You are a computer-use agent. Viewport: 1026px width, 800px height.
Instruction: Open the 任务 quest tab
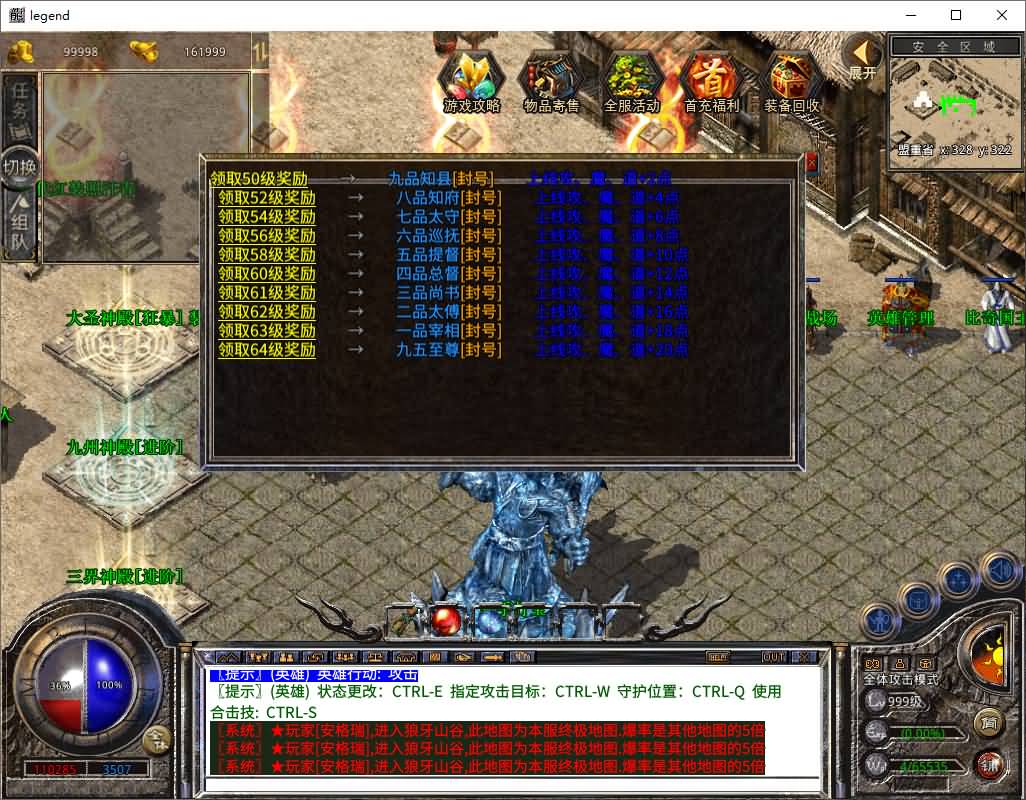pyautogui.click(x=20, y=101)
